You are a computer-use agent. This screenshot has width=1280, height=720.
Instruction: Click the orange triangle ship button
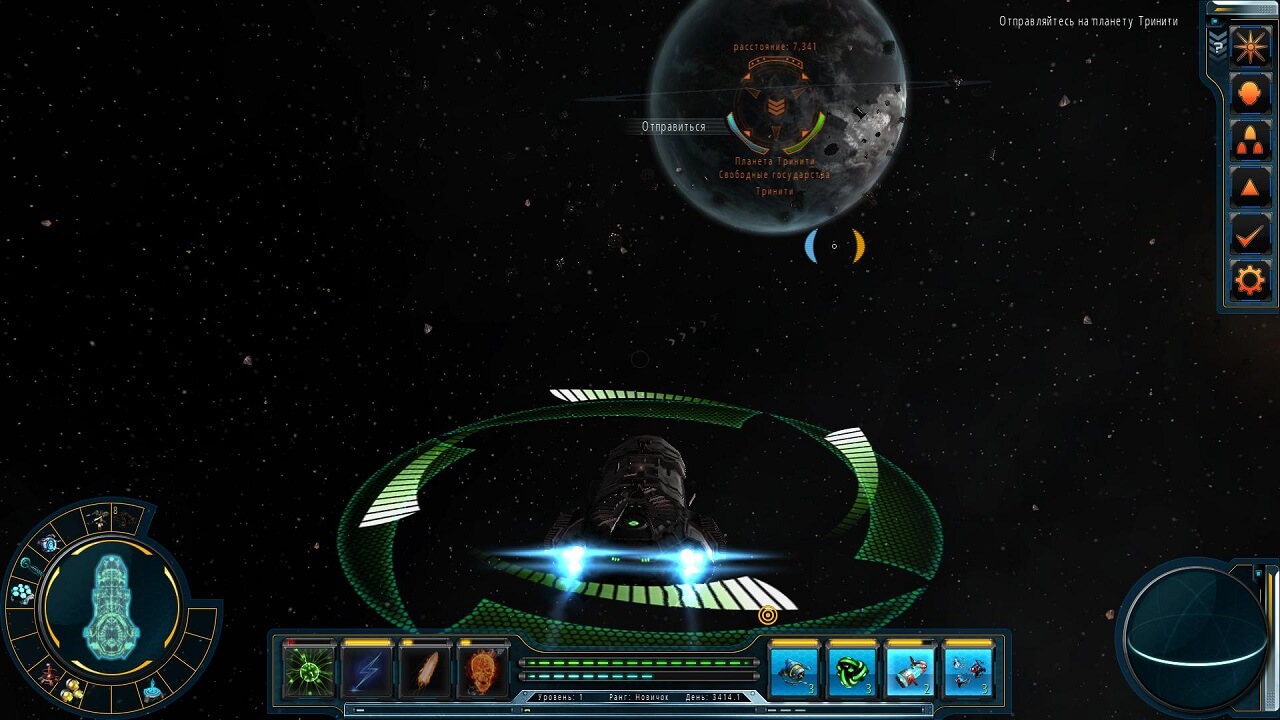[1250, 188]
